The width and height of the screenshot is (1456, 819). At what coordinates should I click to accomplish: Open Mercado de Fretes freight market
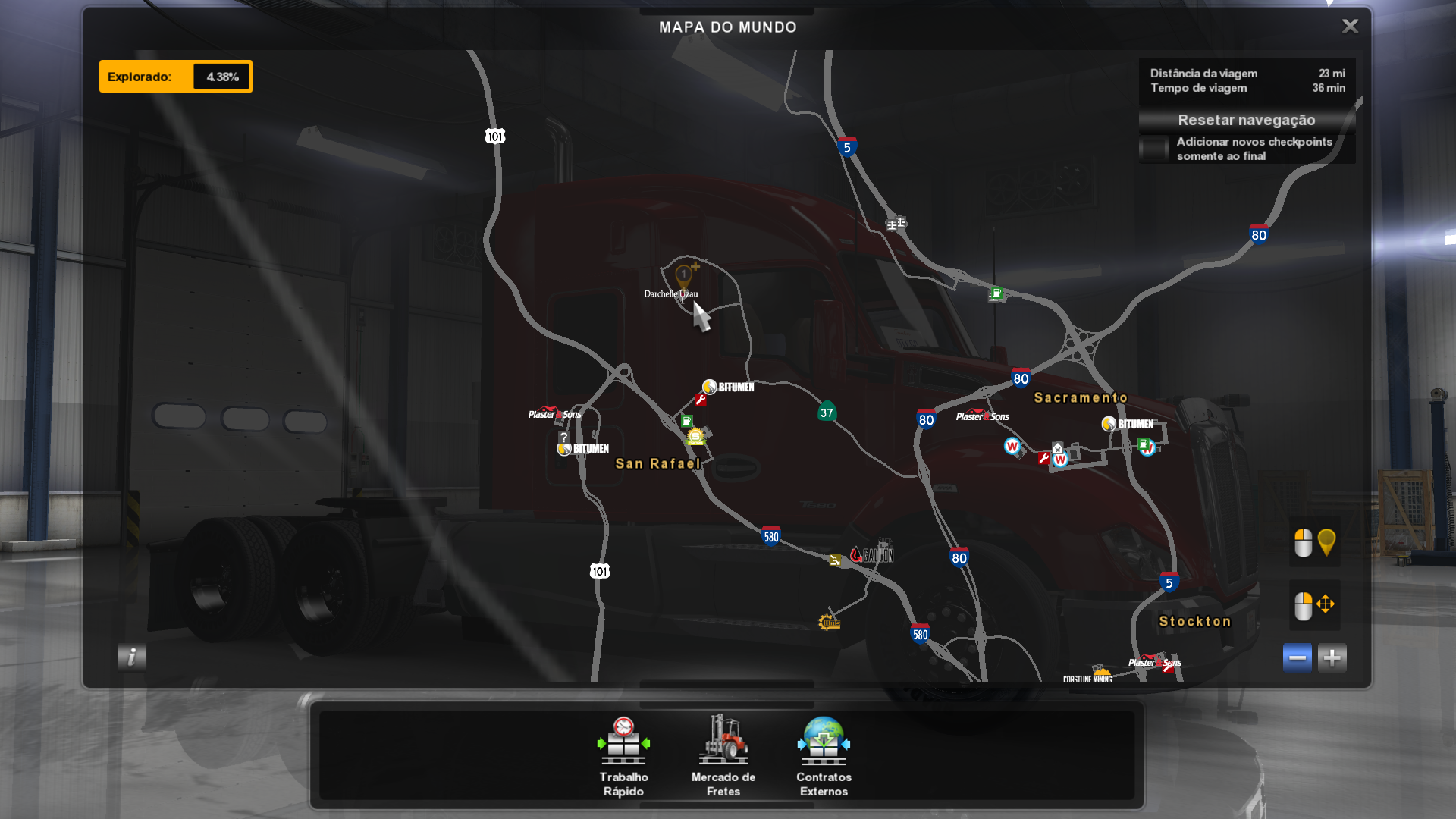723,756
